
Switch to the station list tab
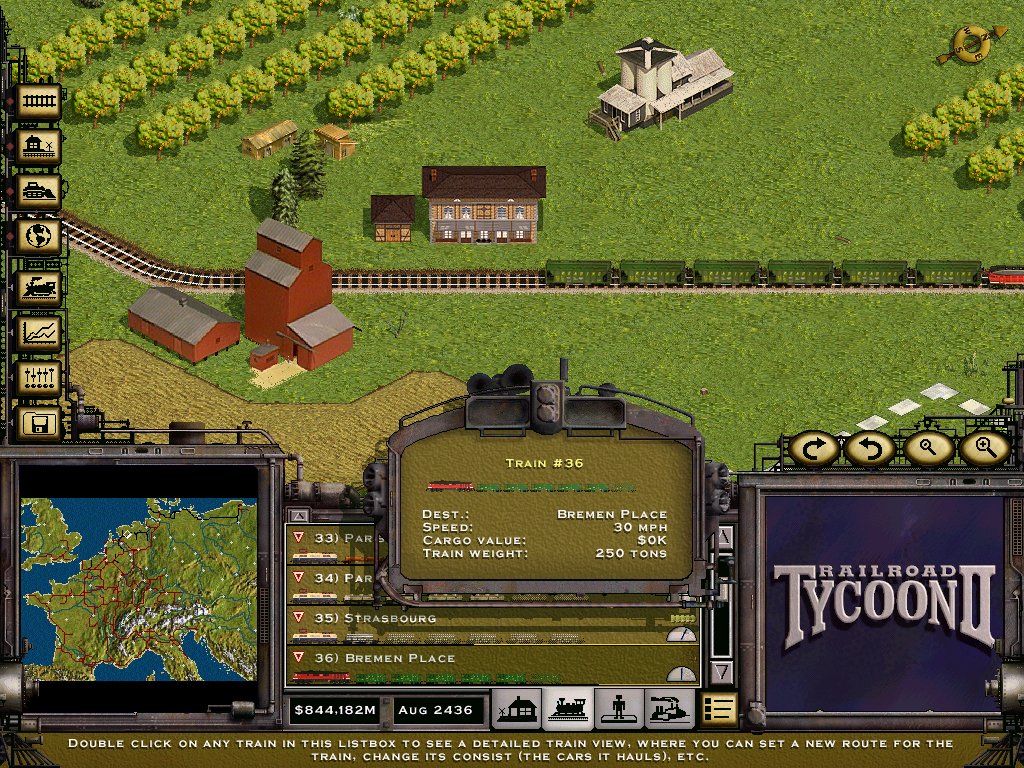coord(517,709)
